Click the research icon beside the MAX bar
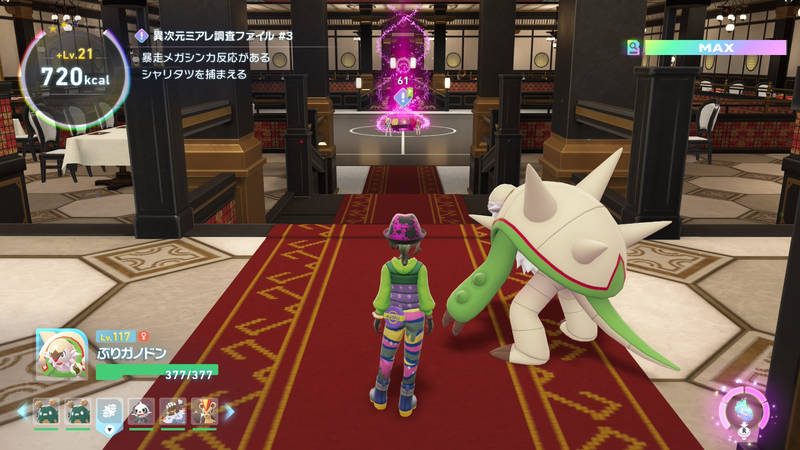Viewport: 800px width, 450px height. tap(632, 47)
